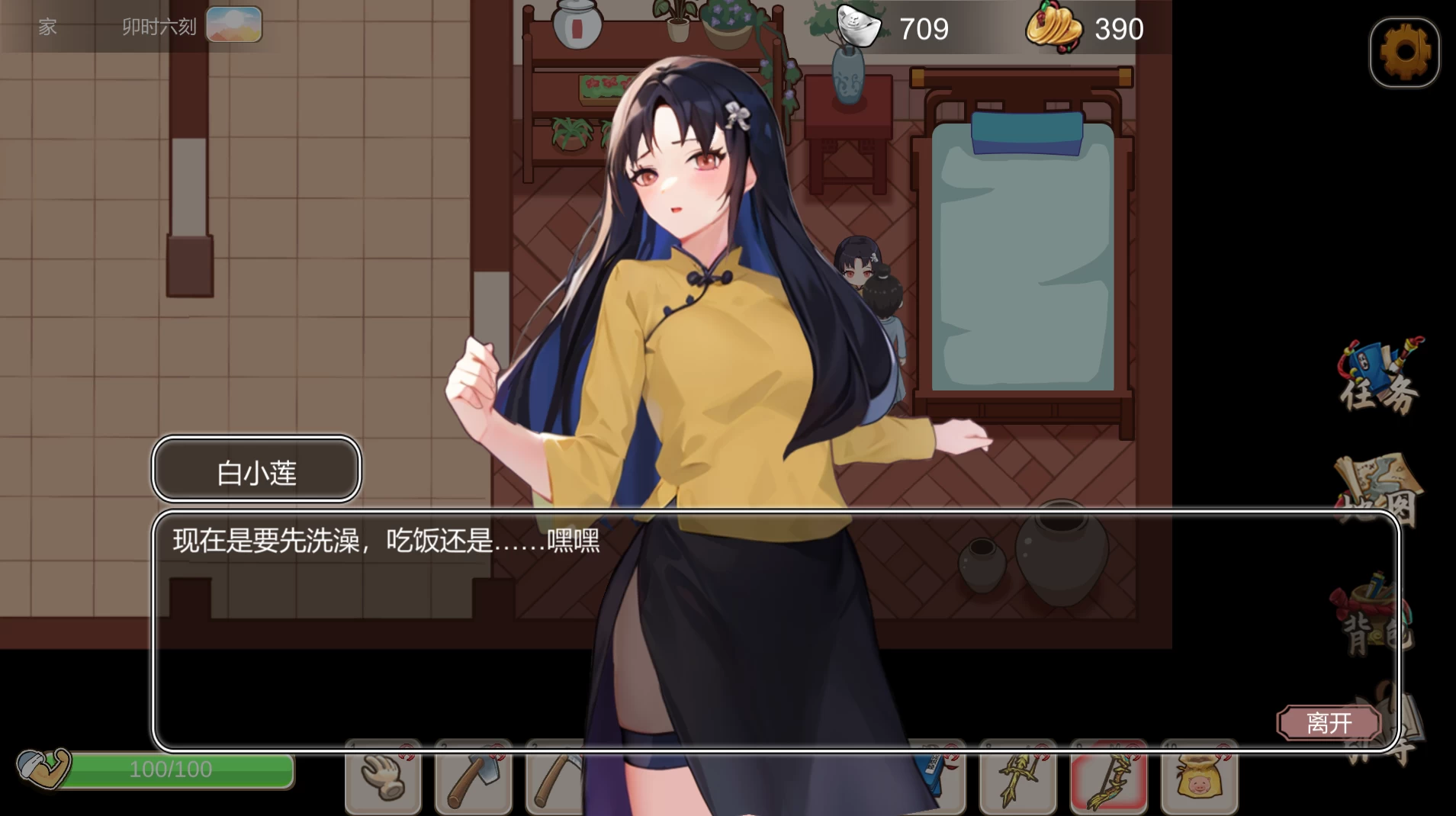Click the 家 location label top left
This screenshot has width=1456, height=816.
(x=47, y=27)
